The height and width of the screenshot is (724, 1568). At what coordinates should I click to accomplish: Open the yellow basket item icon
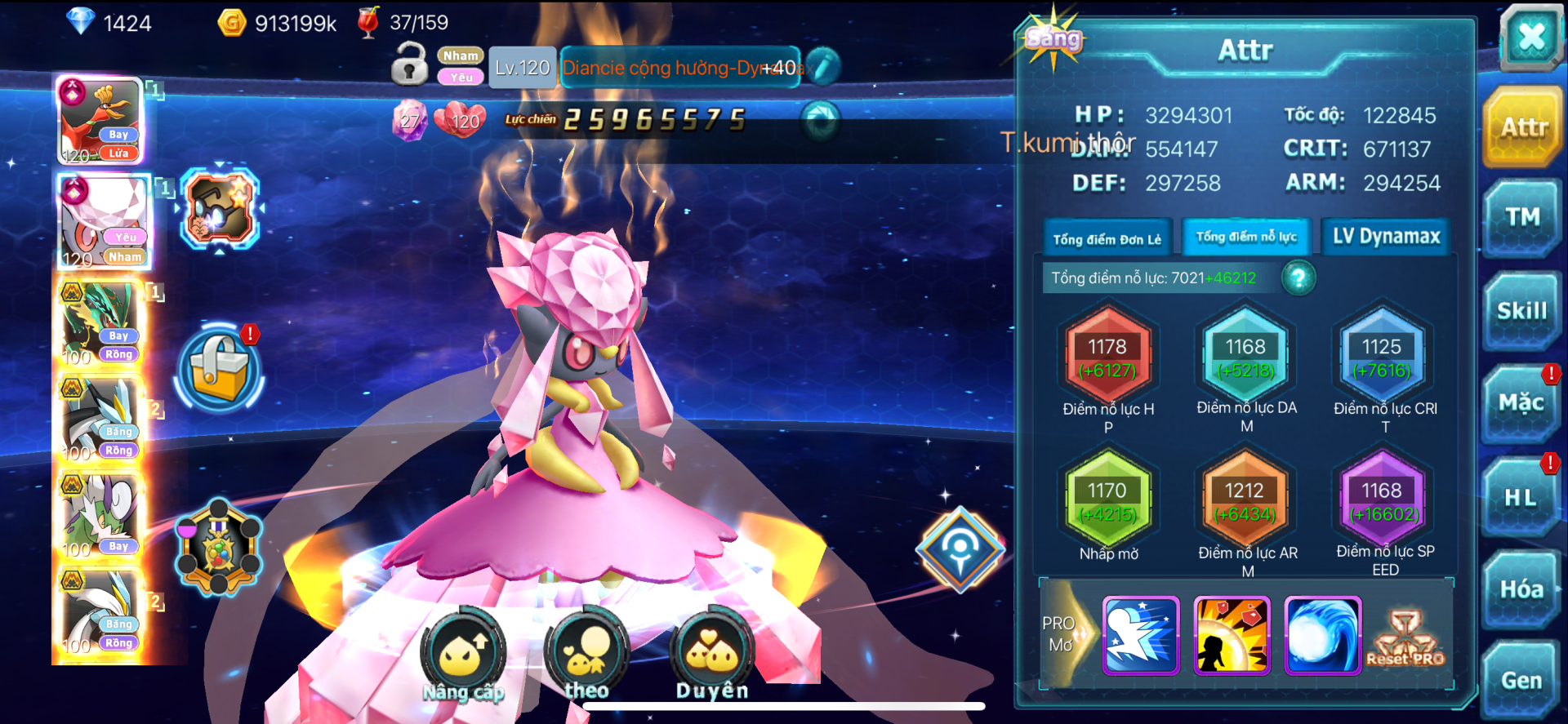[x=219, y=368]
